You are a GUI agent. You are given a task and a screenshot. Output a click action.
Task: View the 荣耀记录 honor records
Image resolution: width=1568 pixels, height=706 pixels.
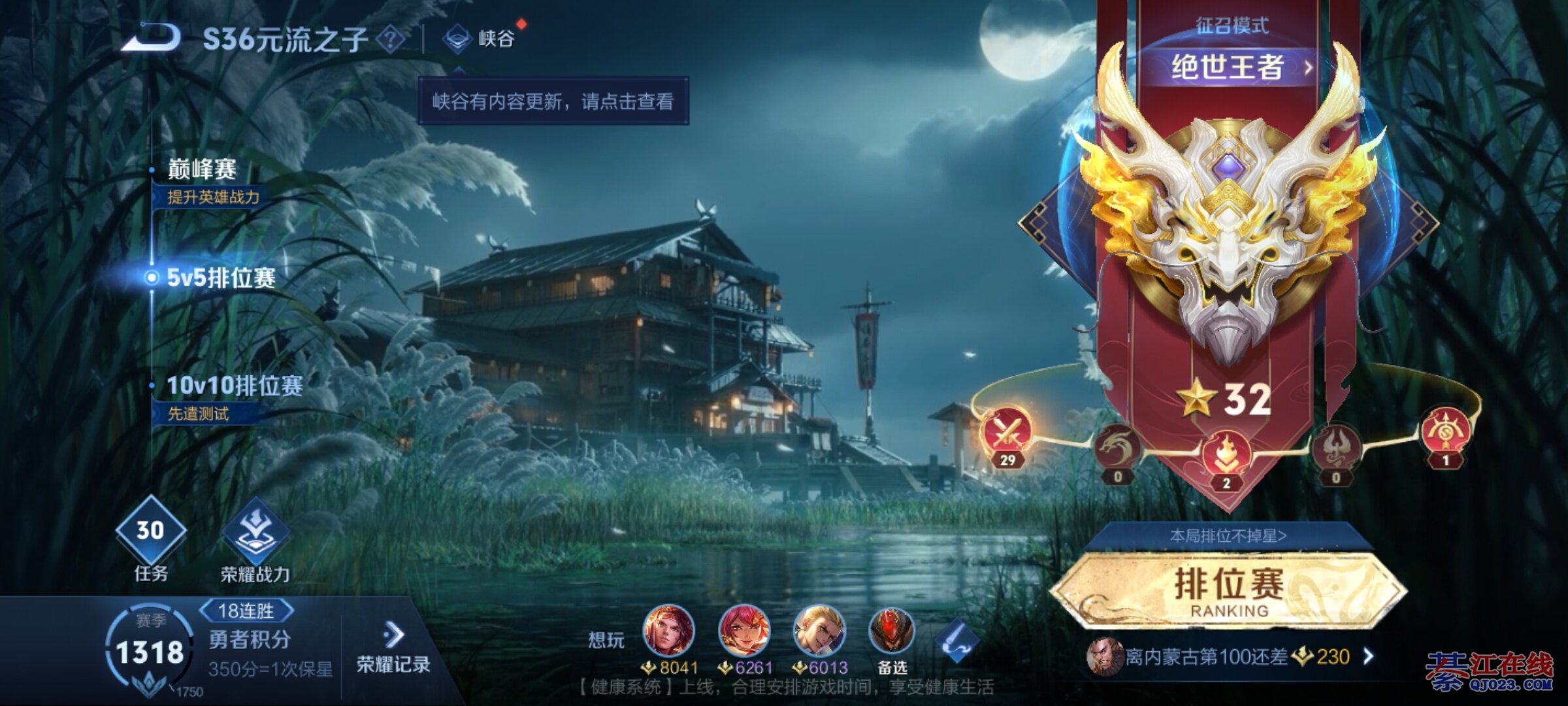point(393,649)
